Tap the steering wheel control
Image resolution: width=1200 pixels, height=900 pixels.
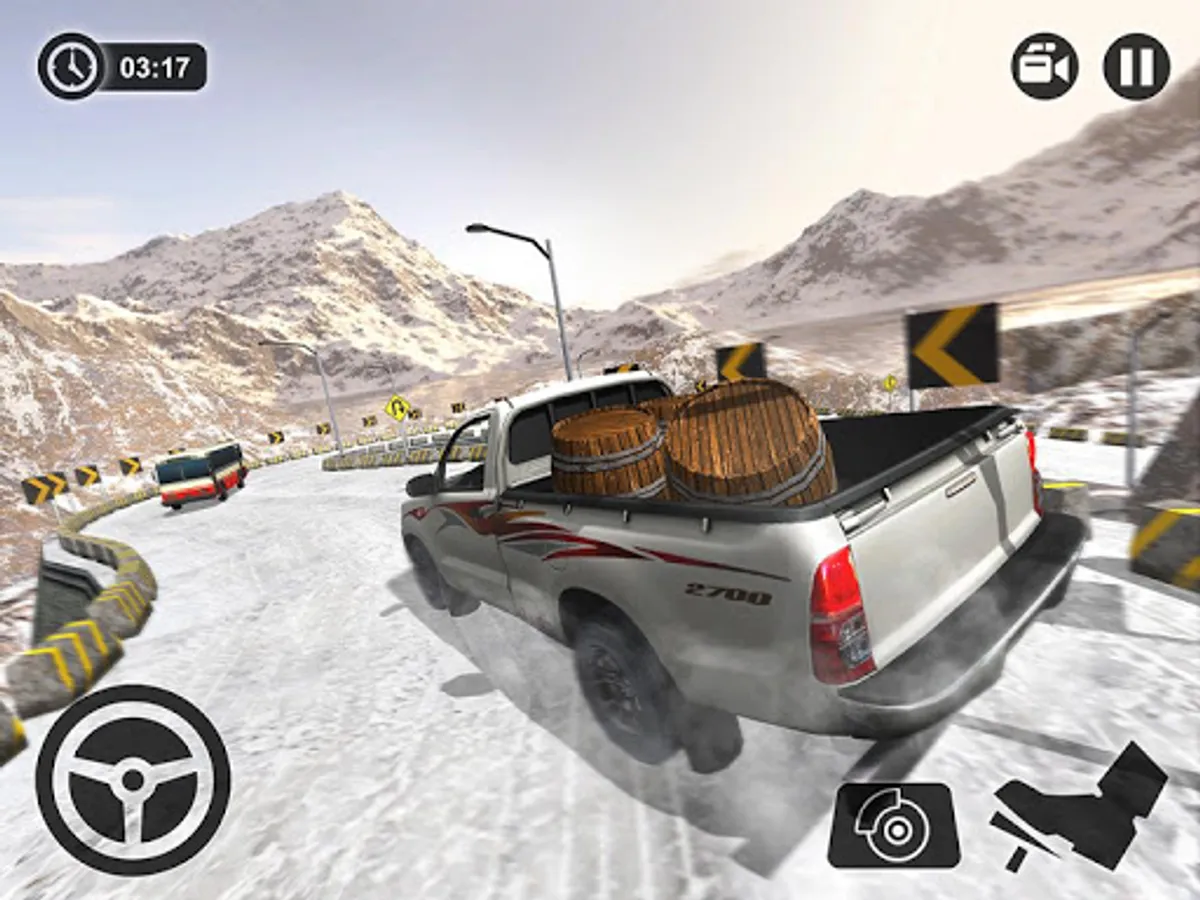coord(133,780)
